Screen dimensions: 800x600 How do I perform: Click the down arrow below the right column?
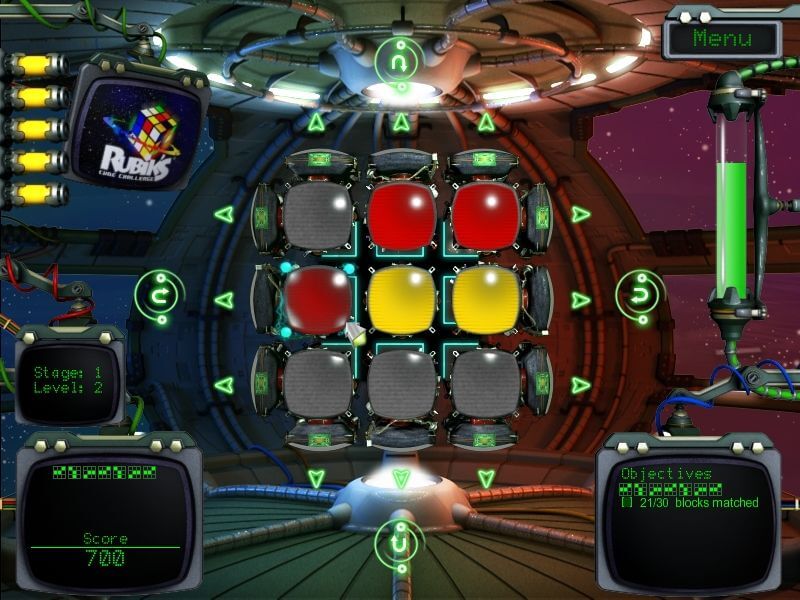point(485,477)
